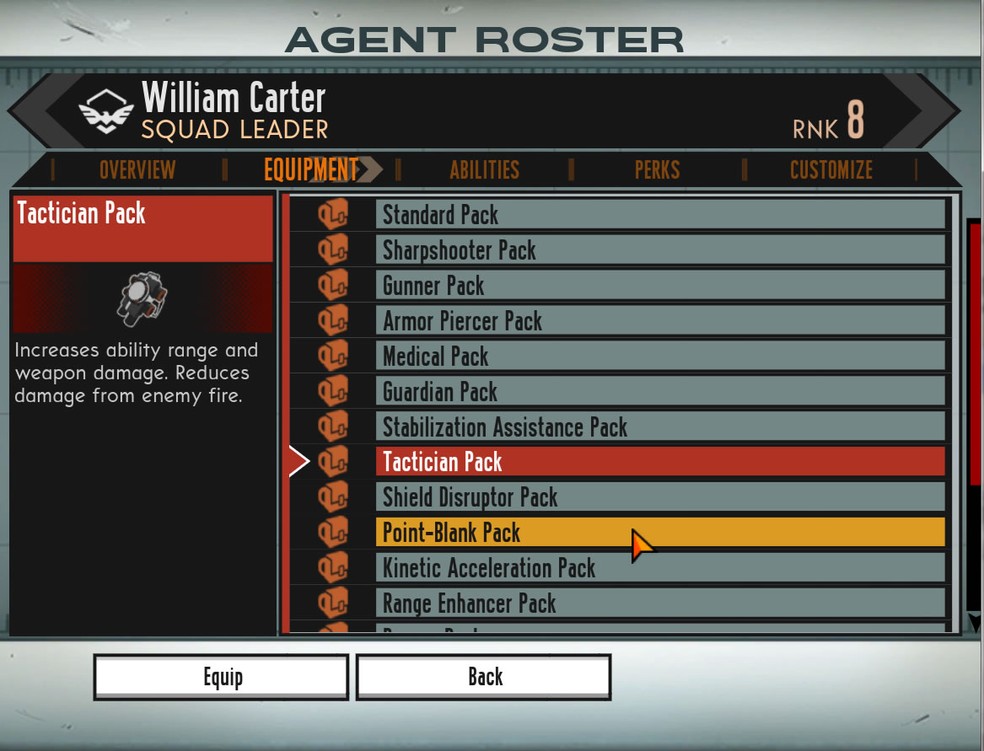Choose the Sharpshooter Pack
The image size is (984, 751).
(660, 250)
